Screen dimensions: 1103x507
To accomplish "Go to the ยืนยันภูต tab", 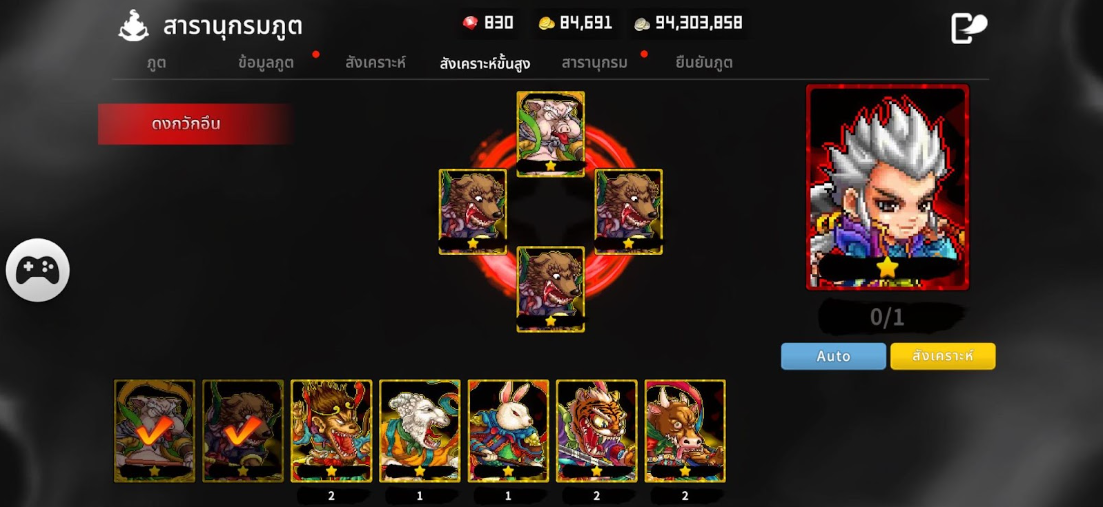I will tap(704, 62).
